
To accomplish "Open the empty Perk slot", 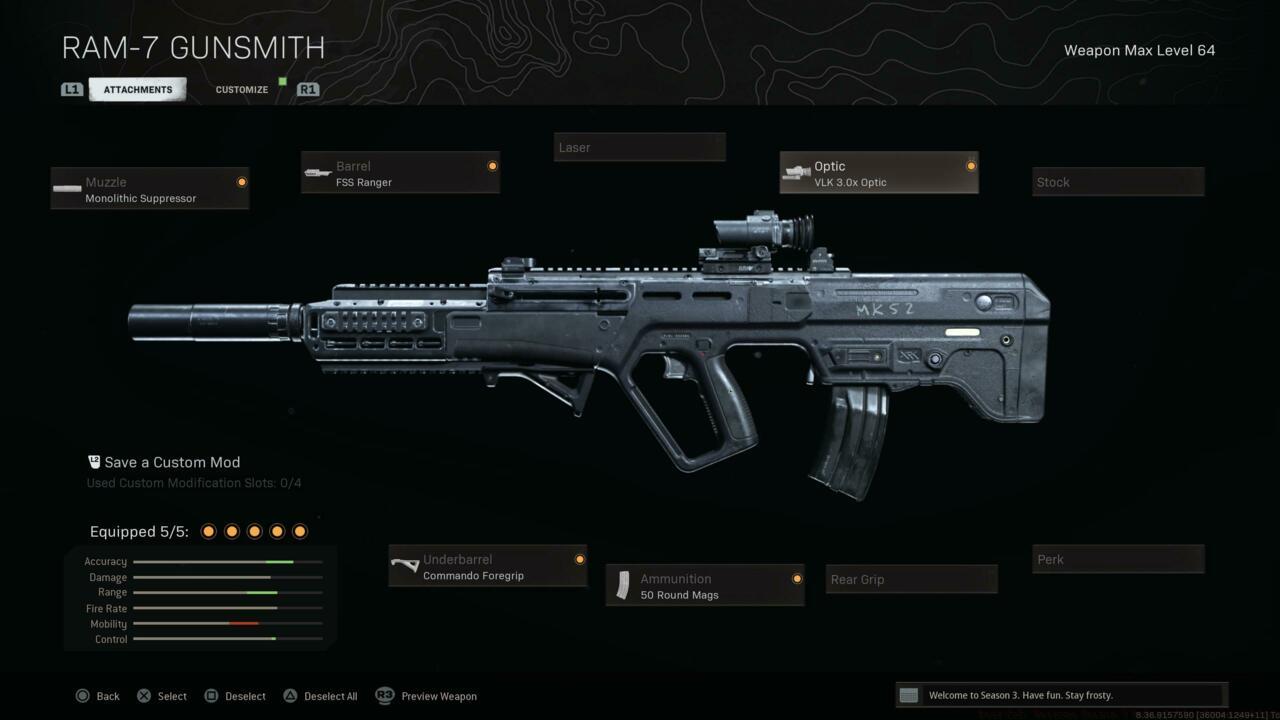I will click(x=1118, y=559).
